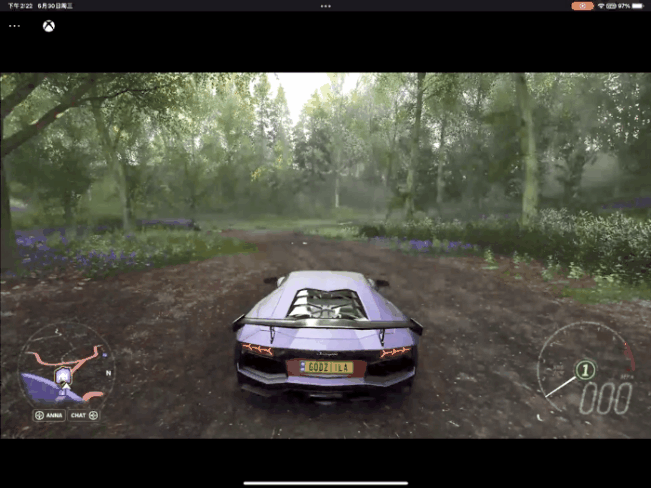
Task: Open the ANNA assistant button
Action: (50, 415)
